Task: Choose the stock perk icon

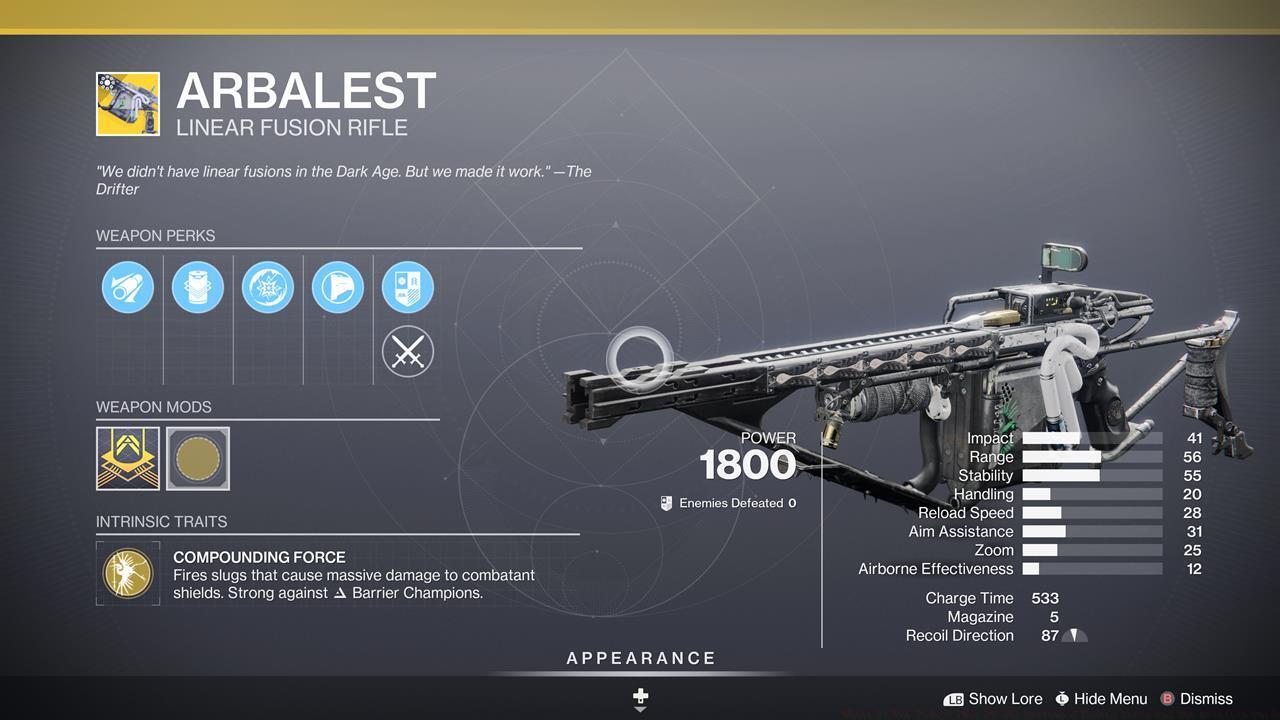Action: [338, 288]
